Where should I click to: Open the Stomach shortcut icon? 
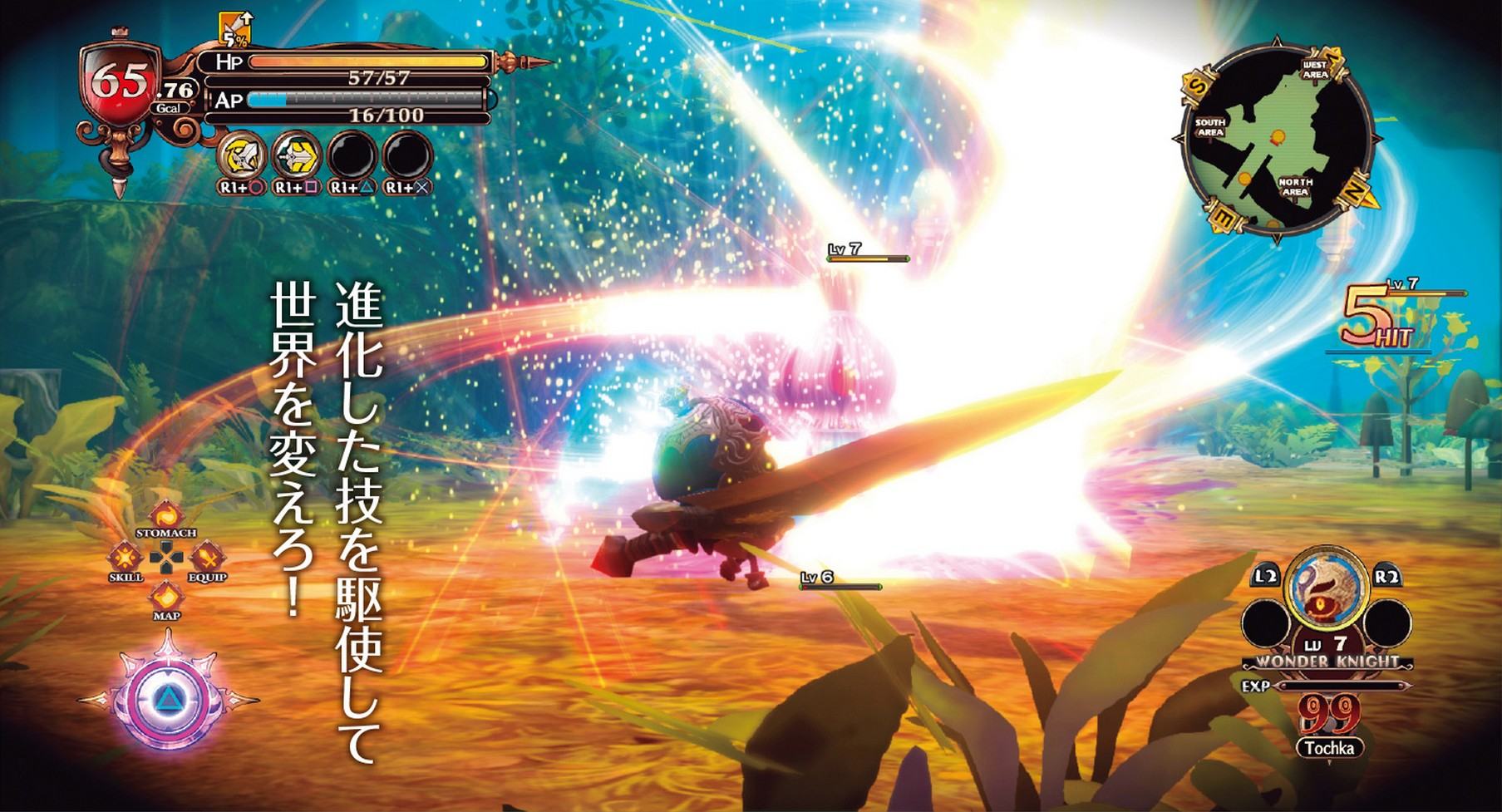(166, 514)
